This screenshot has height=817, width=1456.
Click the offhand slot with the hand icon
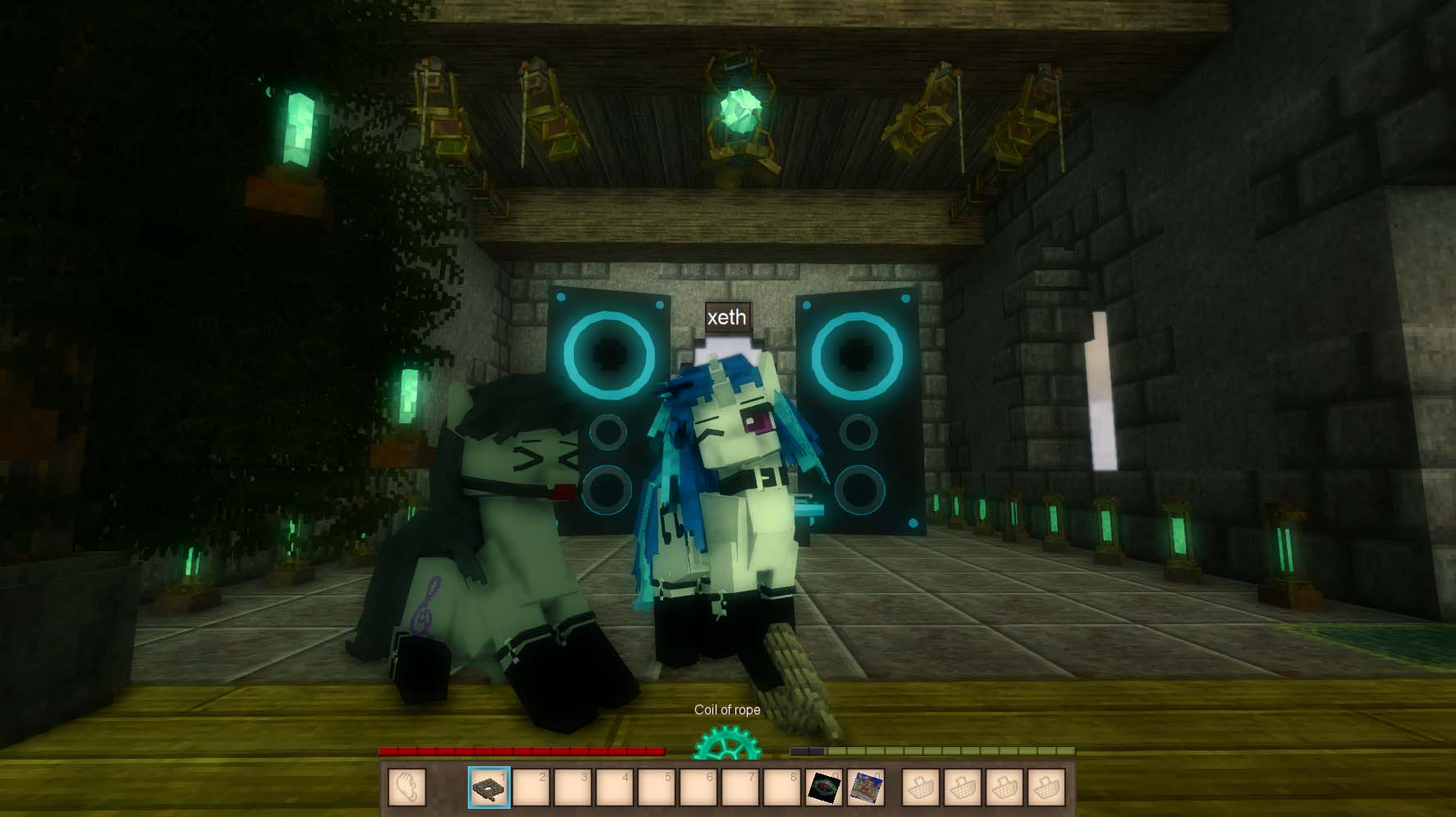407,787
